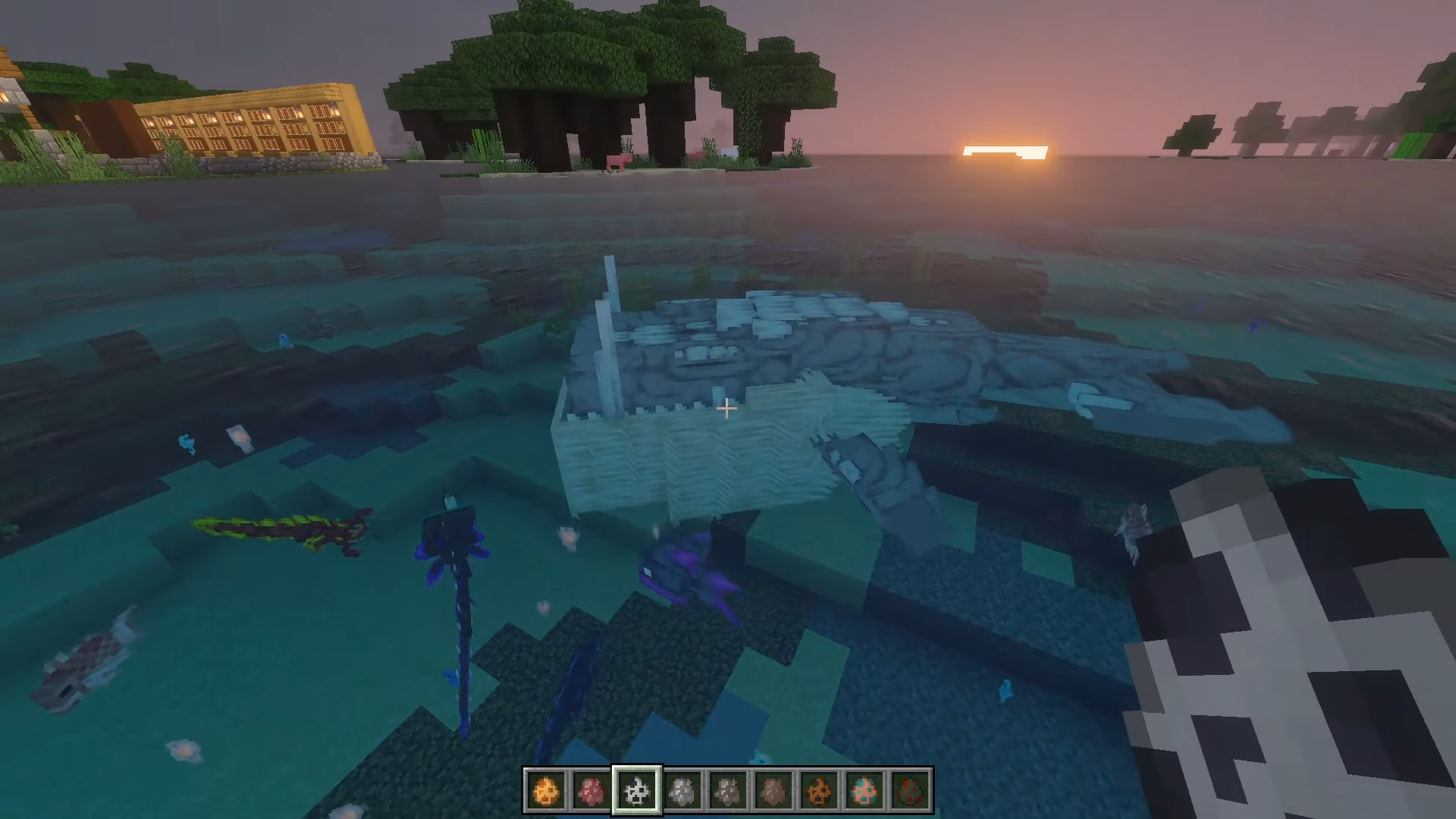Select the pink-red spawn egg slot
Viewport: 1456px width, 819px height.
(x=591, y=791)
